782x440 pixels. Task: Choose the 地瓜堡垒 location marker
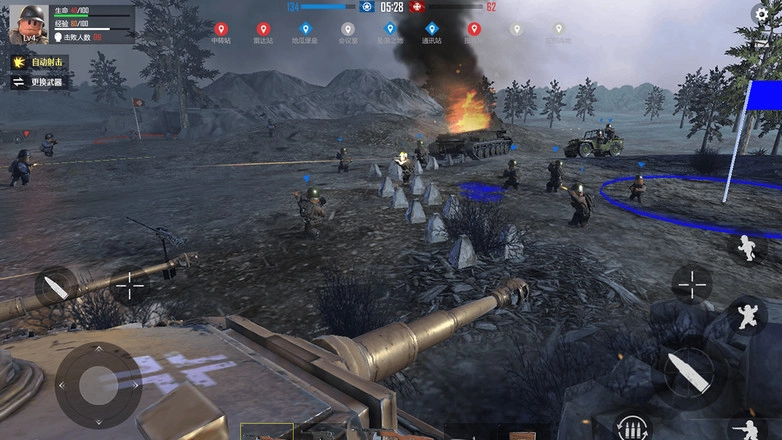(305, 30)
